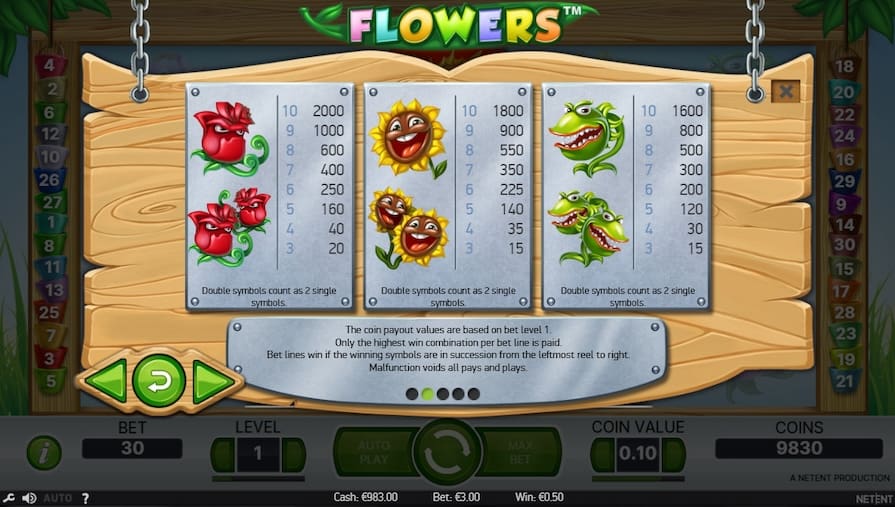Start Auto Play

click(x=371, y=452)
